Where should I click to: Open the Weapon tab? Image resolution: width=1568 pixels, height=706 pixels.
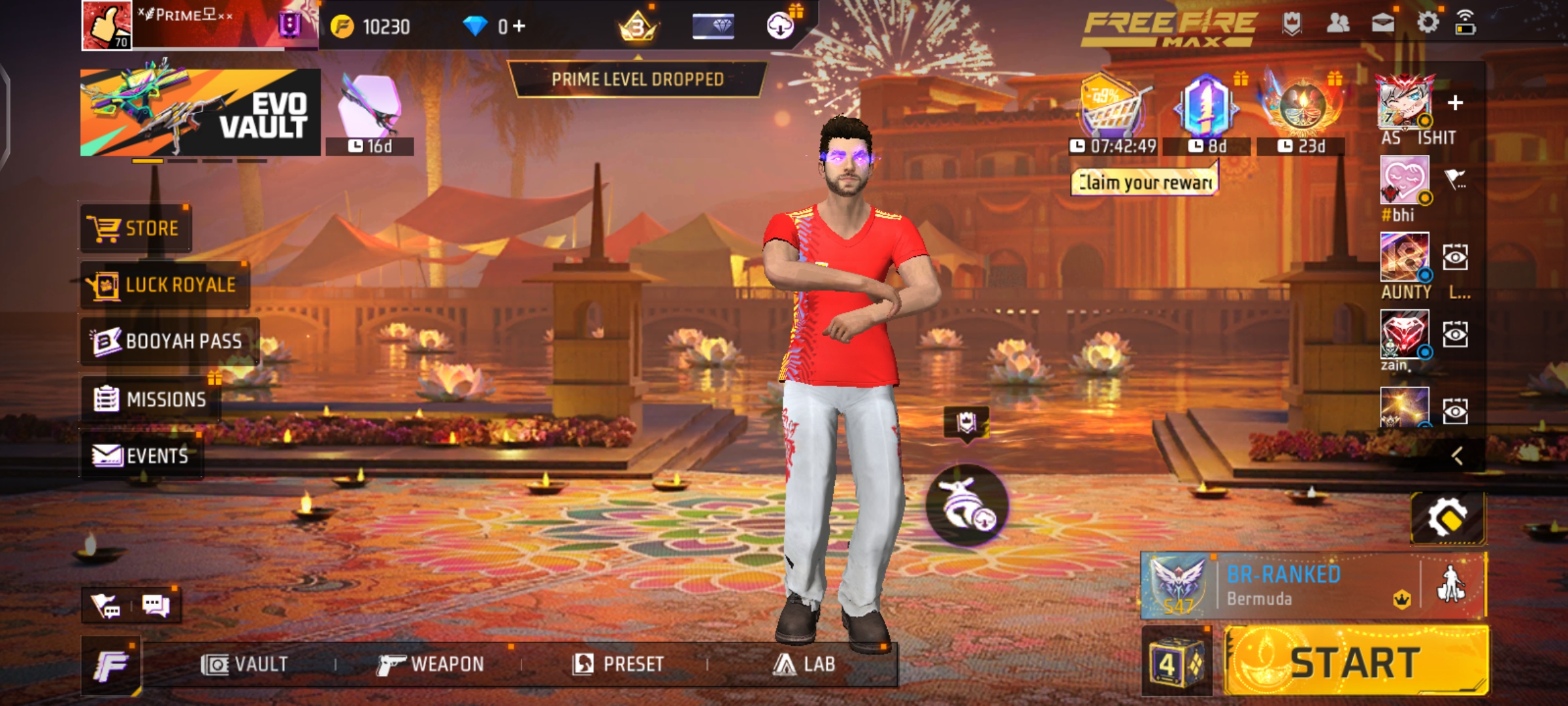(431, 664)
